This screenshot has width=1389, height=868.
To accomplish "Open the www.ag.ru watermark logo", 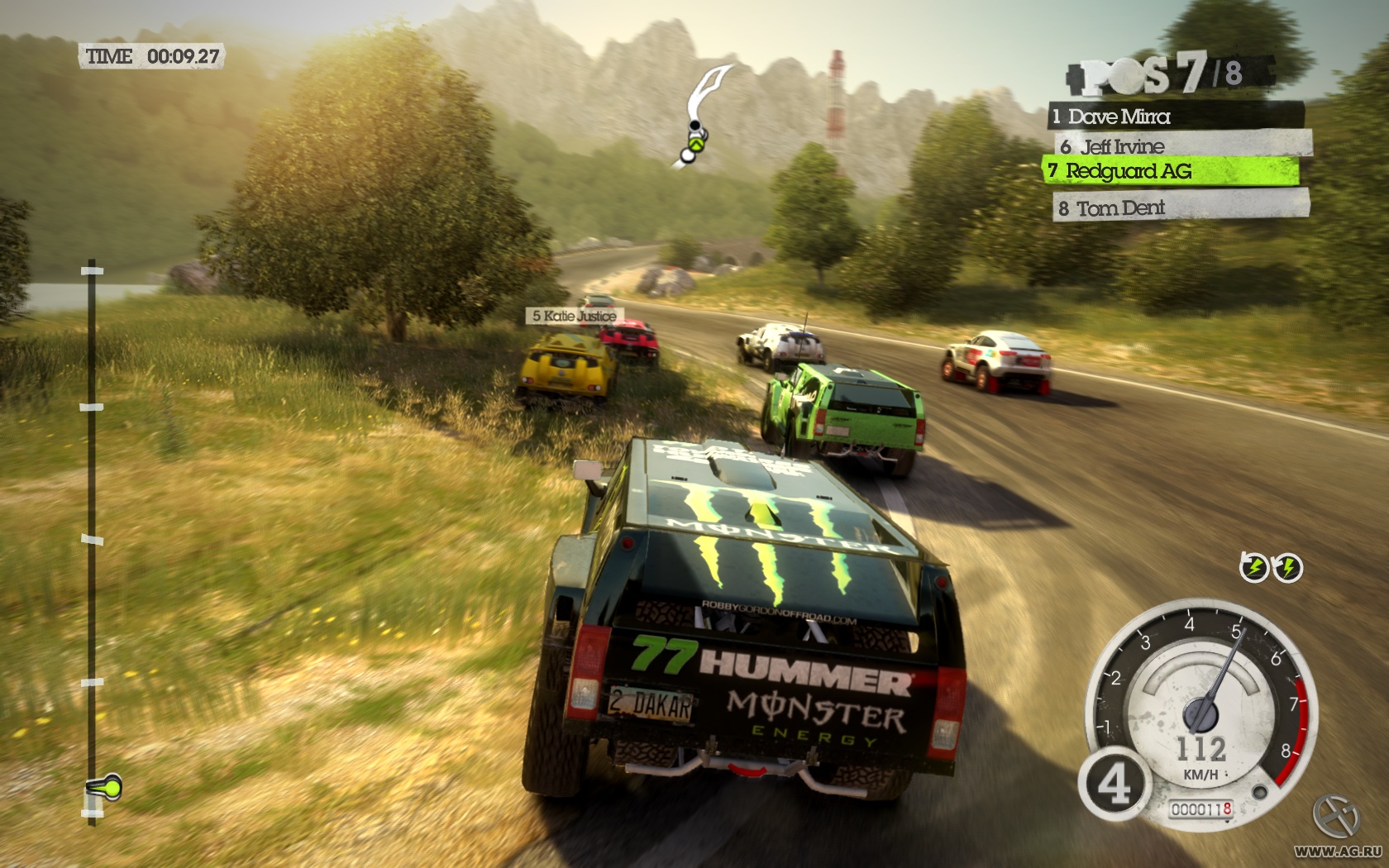I will (x=1337, y=827).
